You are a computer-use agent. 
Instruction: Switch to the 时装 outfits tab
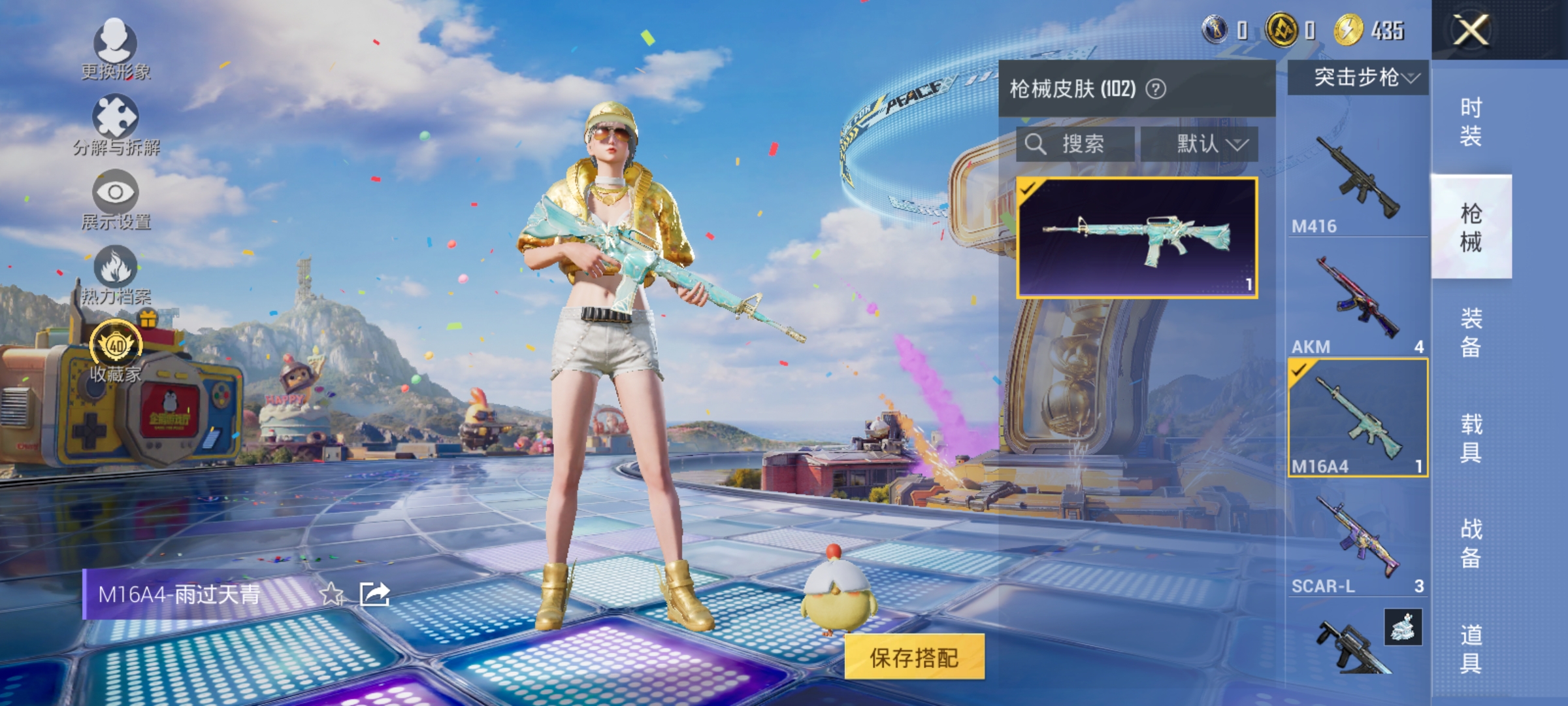(x=1469, y=121)
